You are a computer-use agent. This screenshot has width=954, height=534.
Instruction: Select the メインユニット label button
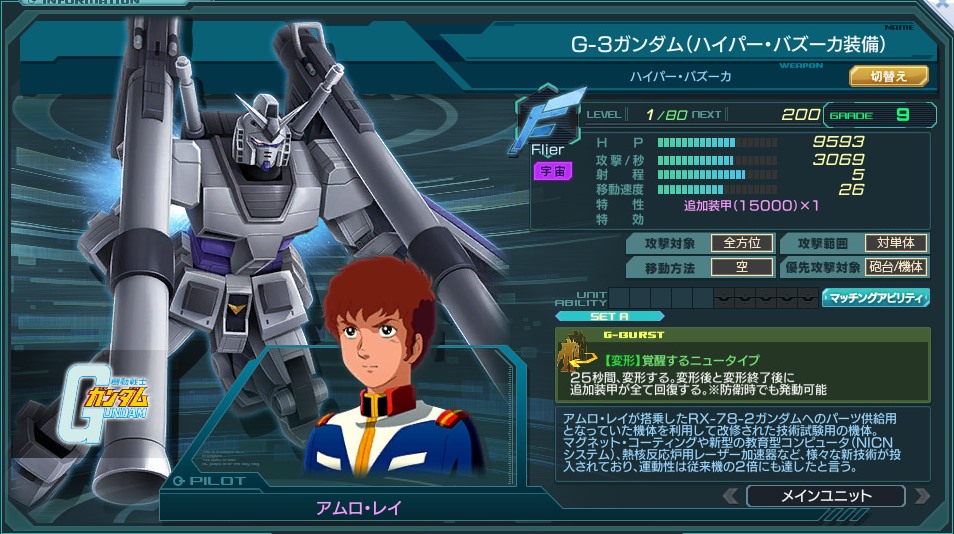825,496
